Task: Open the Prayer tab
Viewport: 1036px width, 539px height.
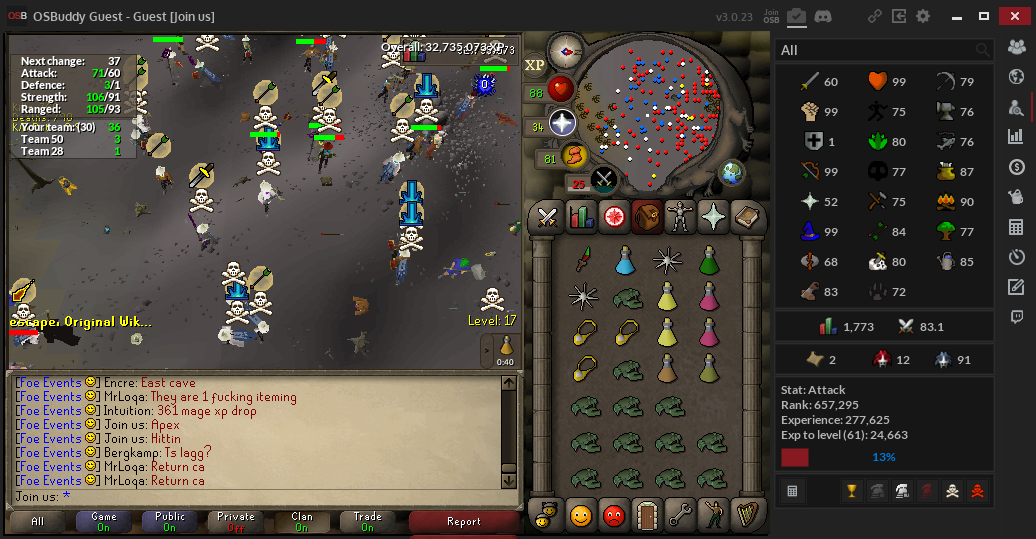Action: 715,216
